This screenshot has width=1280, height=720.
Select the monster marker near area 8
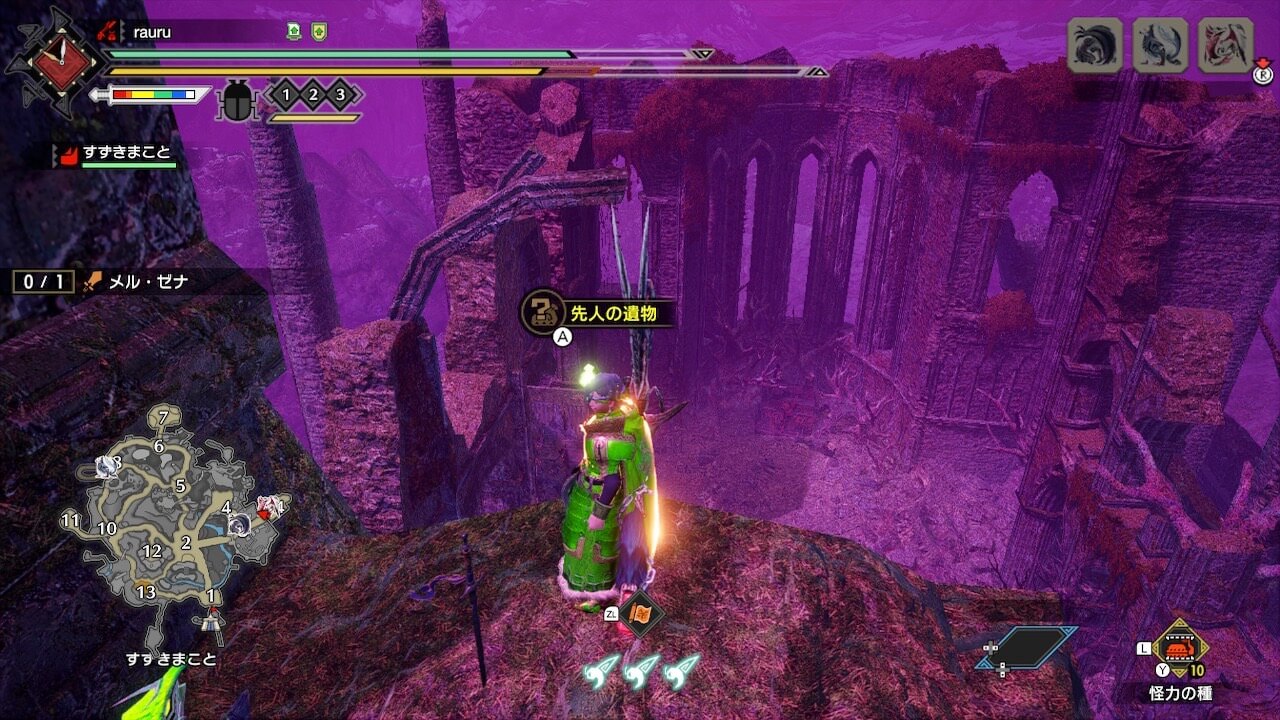tap(104, 465)
